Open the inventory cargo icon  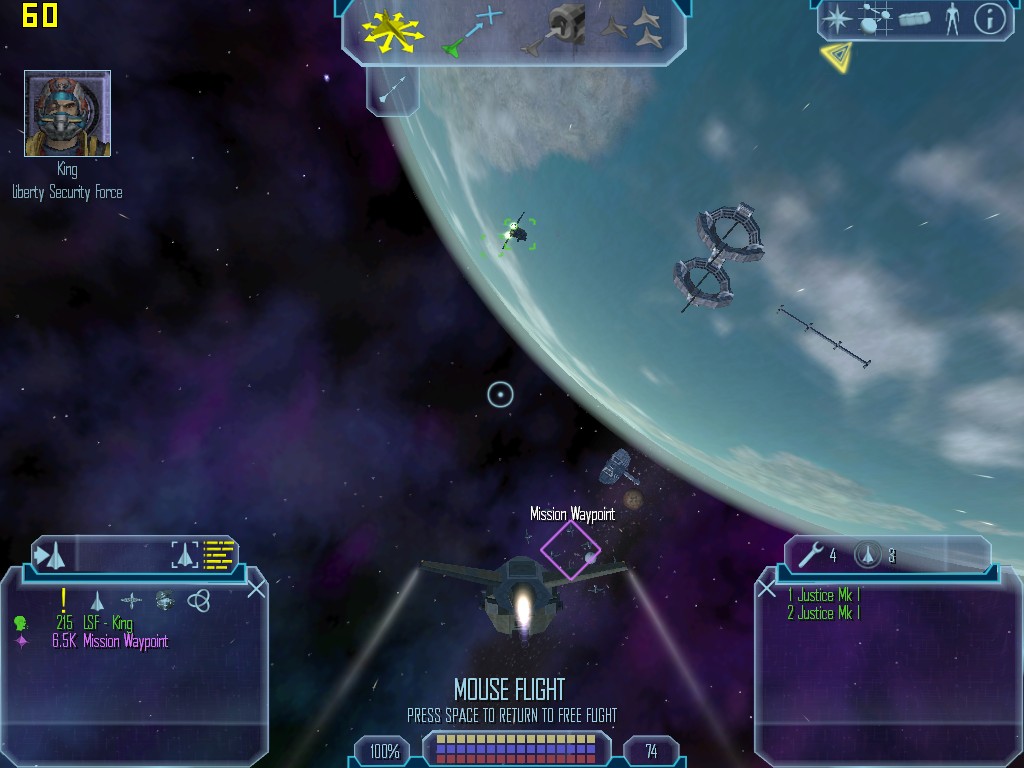click(915, 19)
